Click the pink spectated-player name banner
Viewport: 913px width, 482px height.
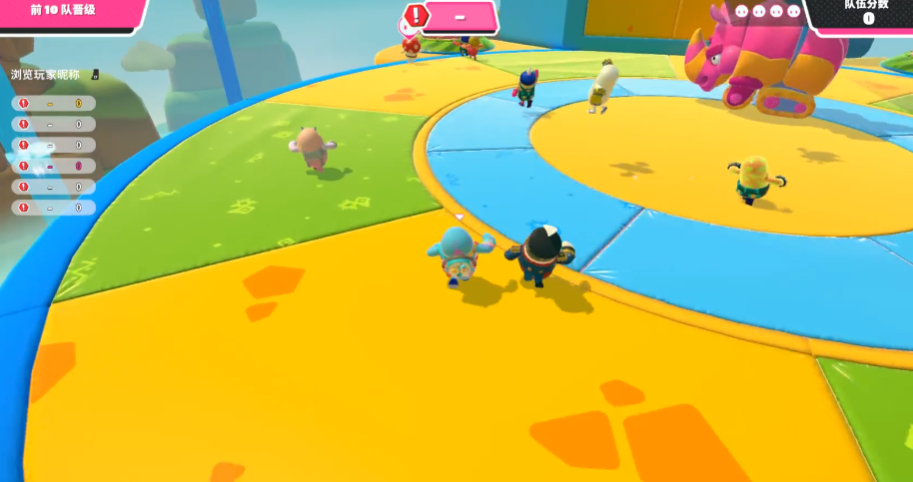coord(459,17)
